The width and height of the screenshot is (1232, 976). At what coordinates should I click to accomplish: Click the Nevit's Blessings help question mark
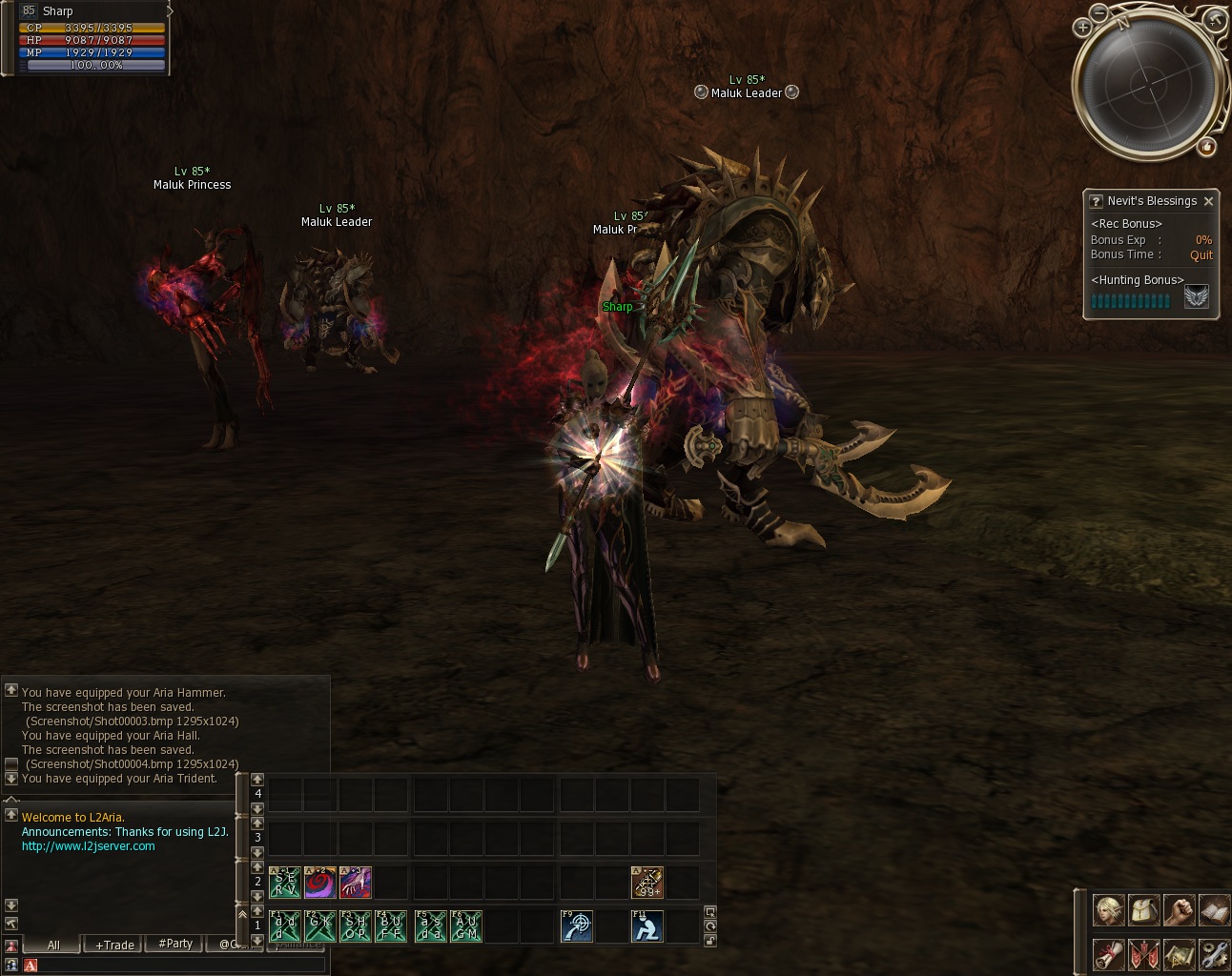[x=1097, y=201]
